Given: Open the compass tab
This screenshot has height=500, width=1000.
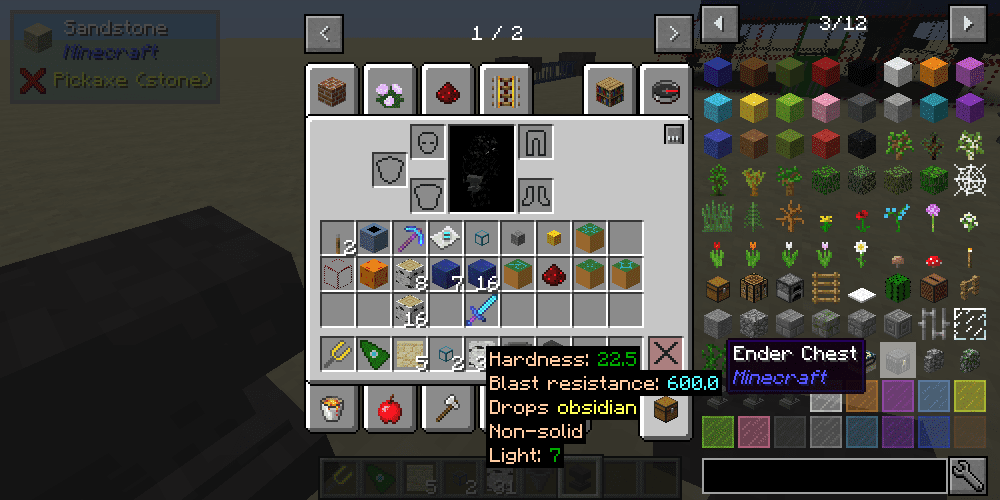Looking at the screenshot, I should click(665, 92).
